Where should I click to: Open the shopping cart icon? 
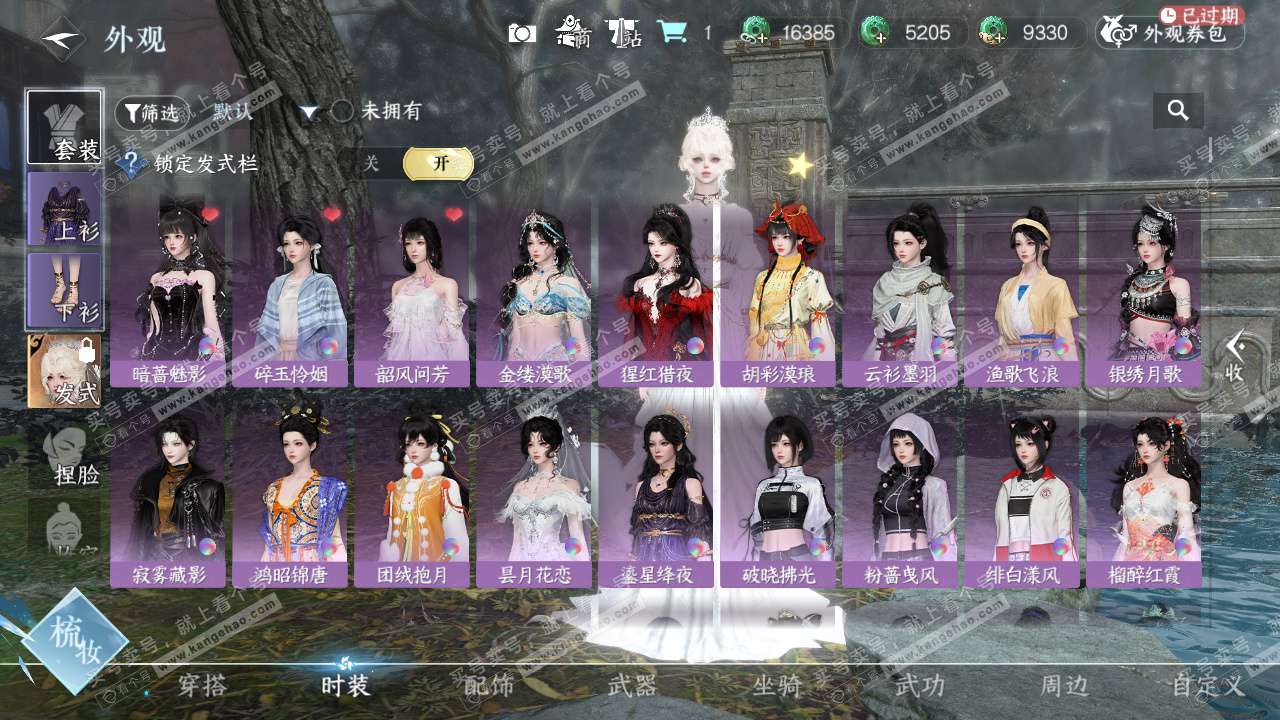click(672, 33)
